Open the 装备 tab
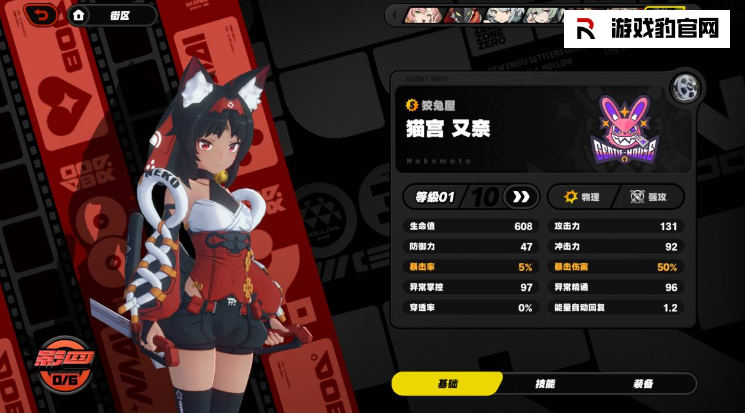This screenshot has width=745, height=413. (642, 384)
